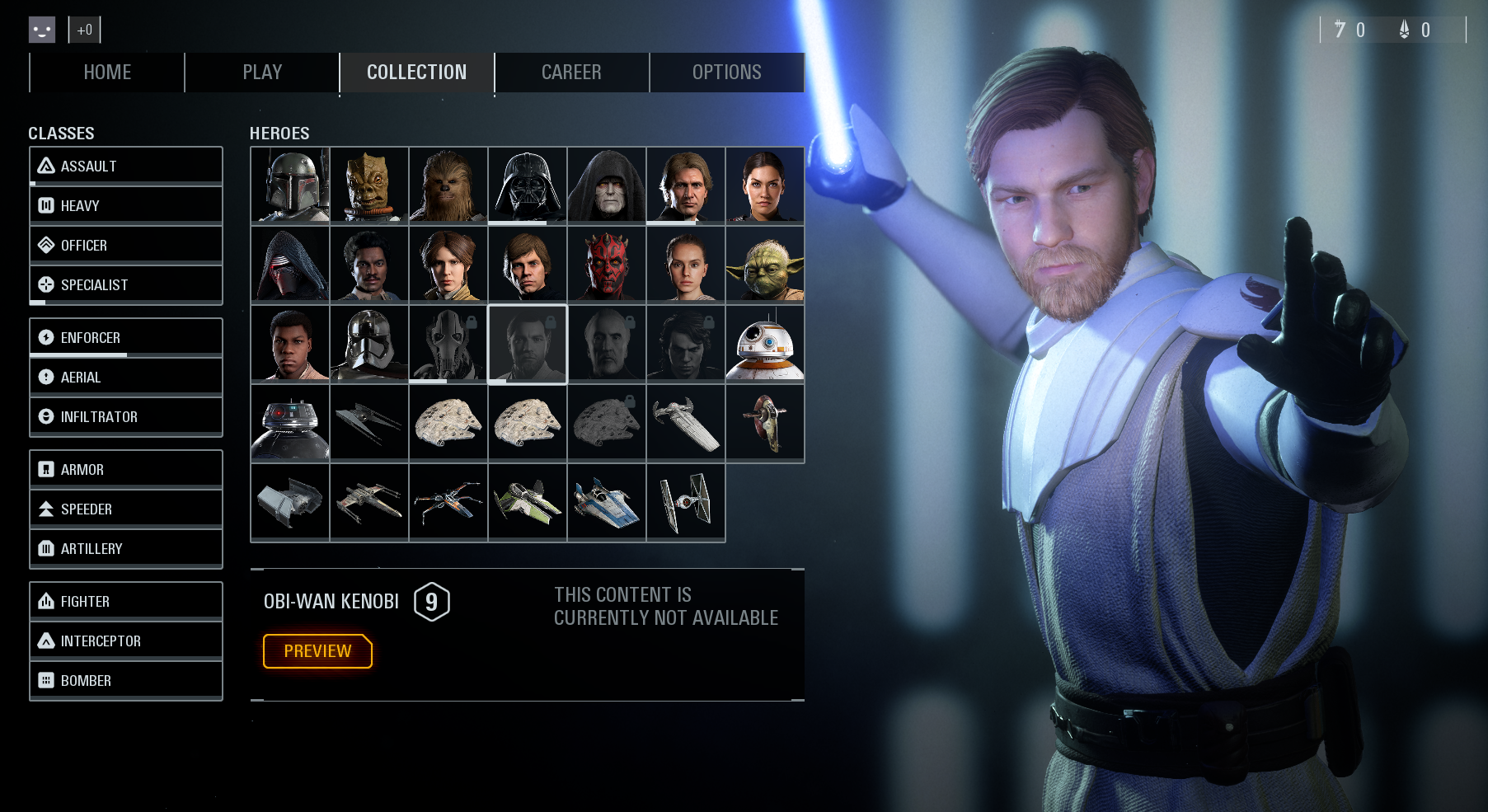Image resolution: width=1488 pixels, height=812 pixels.
Task: Select the Bomber starfighter class
Action: pos(126,680)
